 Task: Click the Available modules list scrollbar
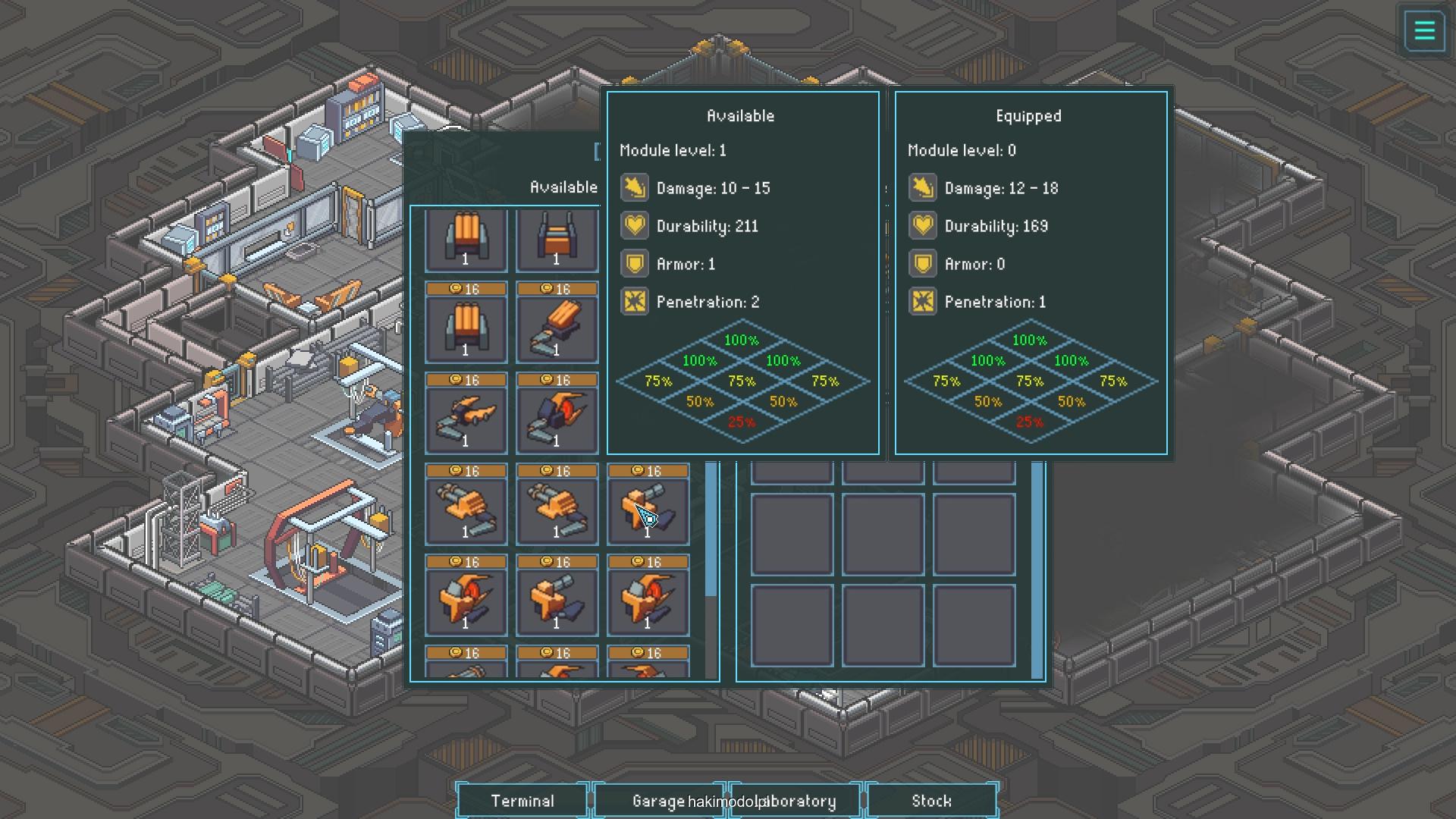click(711, 531)
